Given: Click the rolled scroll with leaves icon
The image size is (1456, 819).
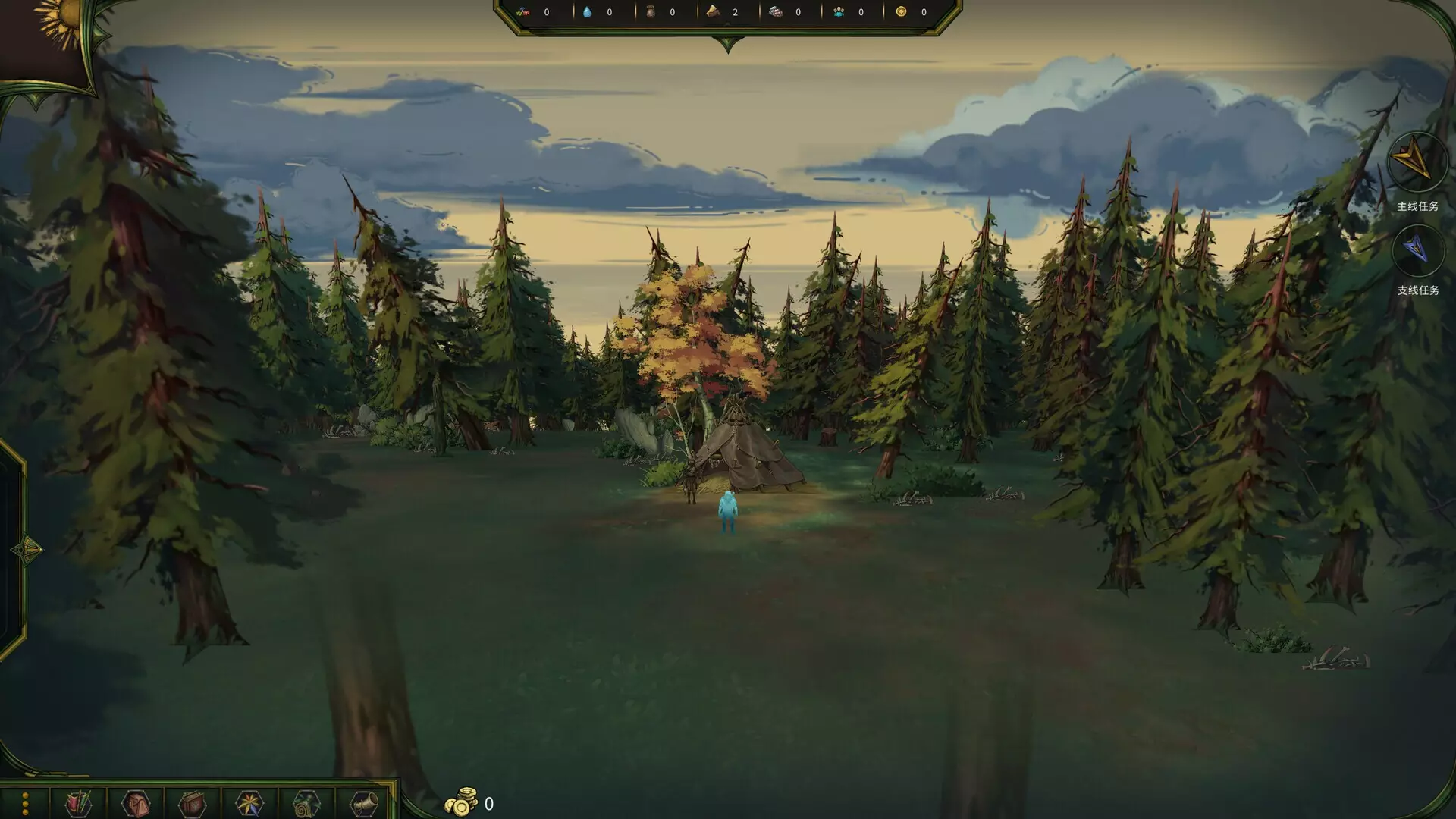Looking at the screenshot, I should click(306, 803).
